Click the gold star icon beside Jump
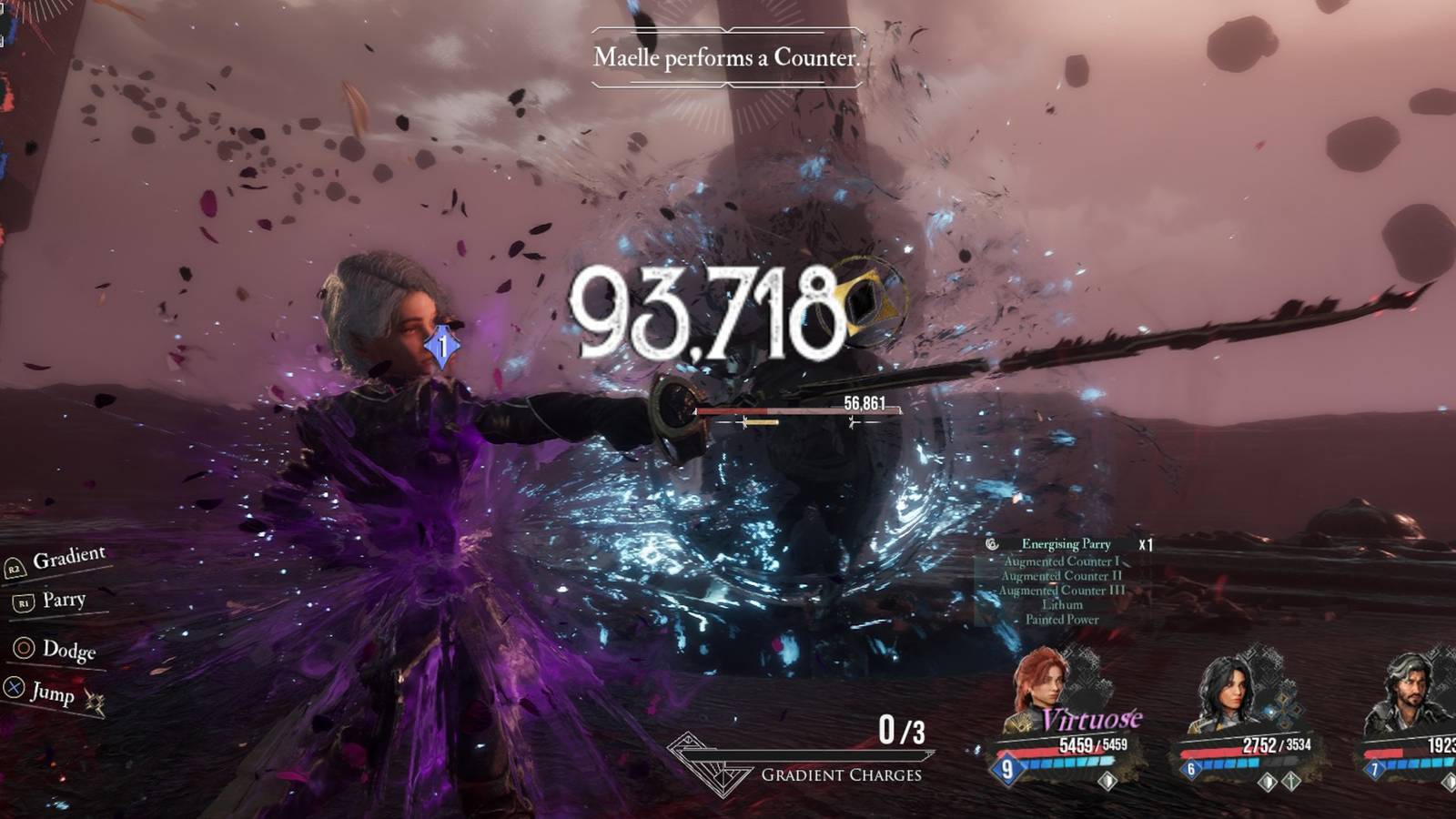Image resolution: width=1456 pixels, height=819 pixels. tap(96, 702)
